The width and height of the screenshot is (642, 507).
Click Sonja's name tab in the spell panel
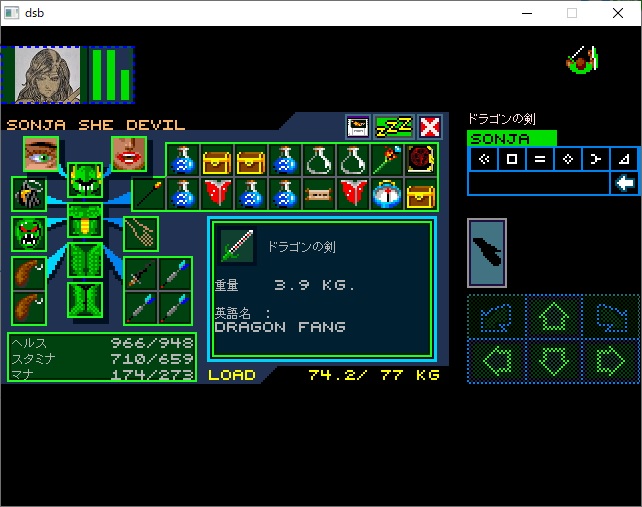coord(511,139)
